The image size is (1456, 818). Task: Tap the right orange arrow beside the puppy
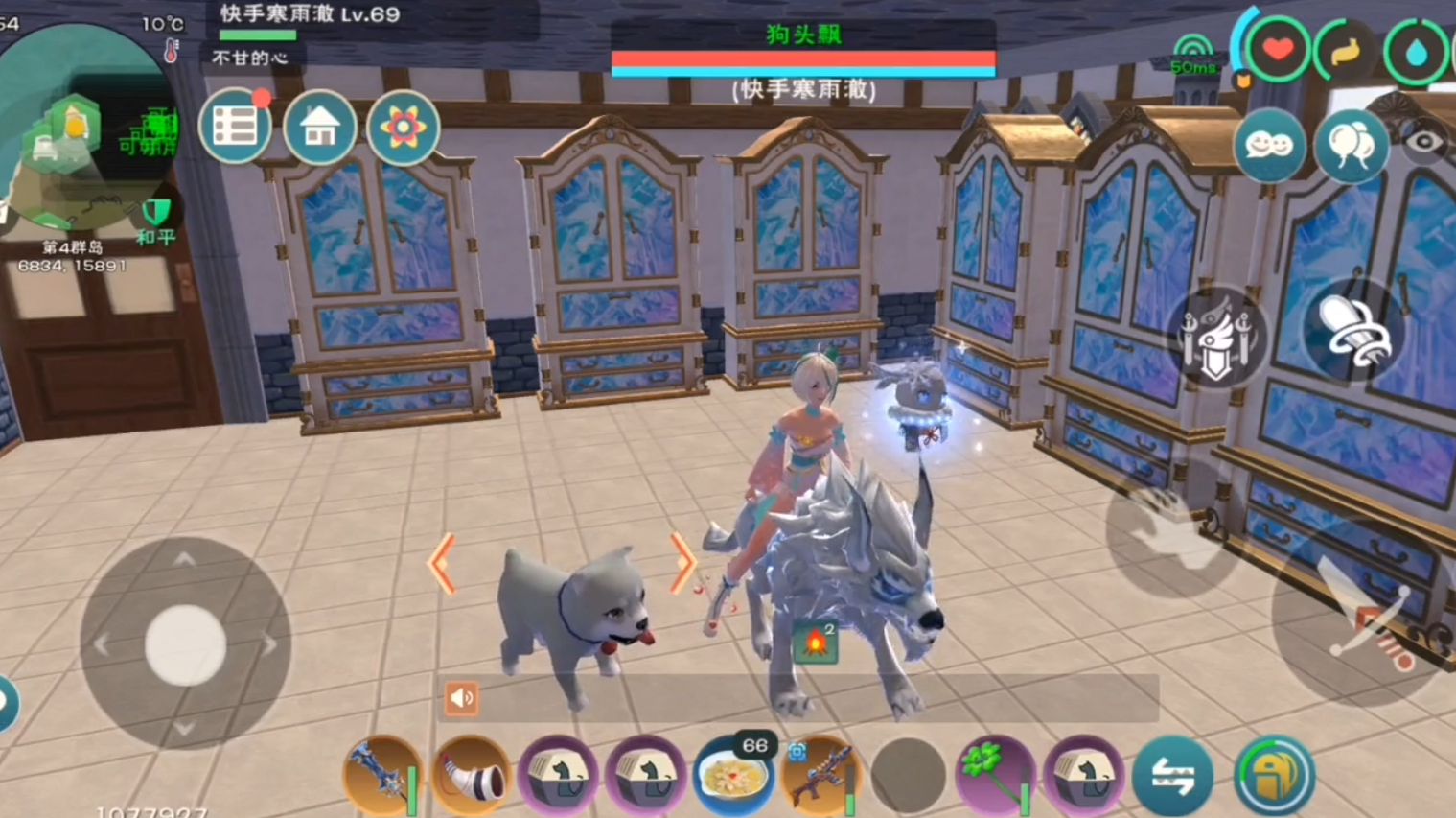click(685, 565)
